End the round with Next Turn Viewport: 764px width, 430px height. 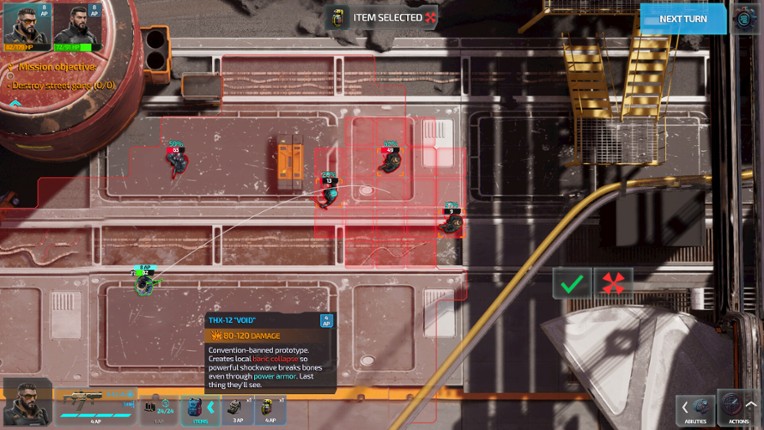683,18
